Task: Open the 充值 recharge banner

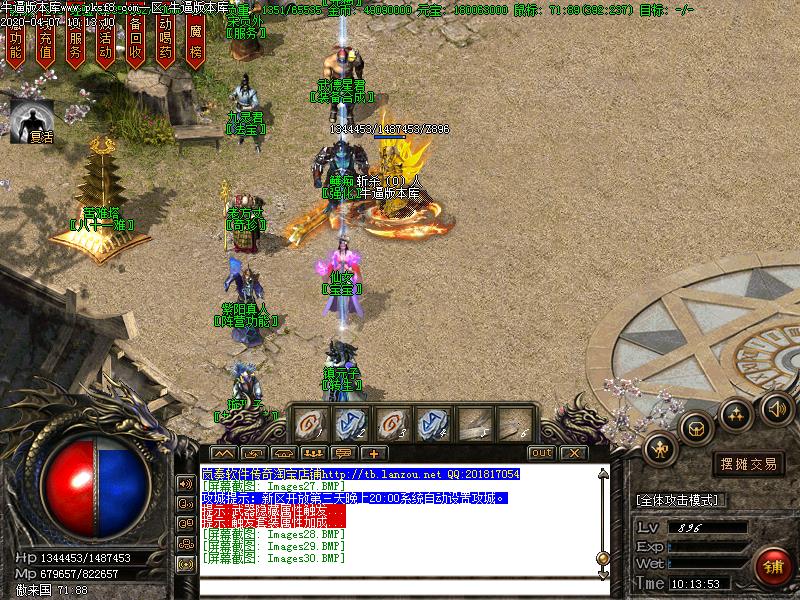Action: 45,44
